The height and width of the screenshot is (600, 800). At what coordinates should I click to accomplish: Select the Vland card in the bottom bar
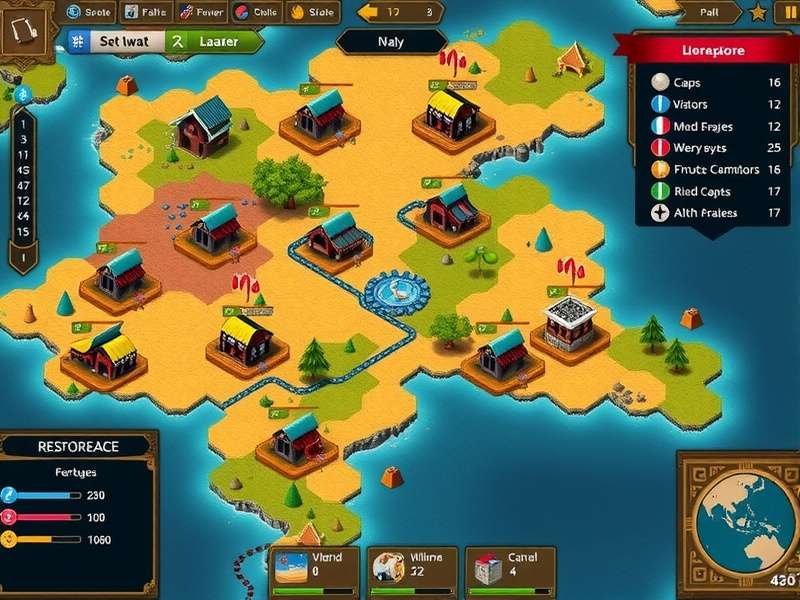tap(312, 566)
